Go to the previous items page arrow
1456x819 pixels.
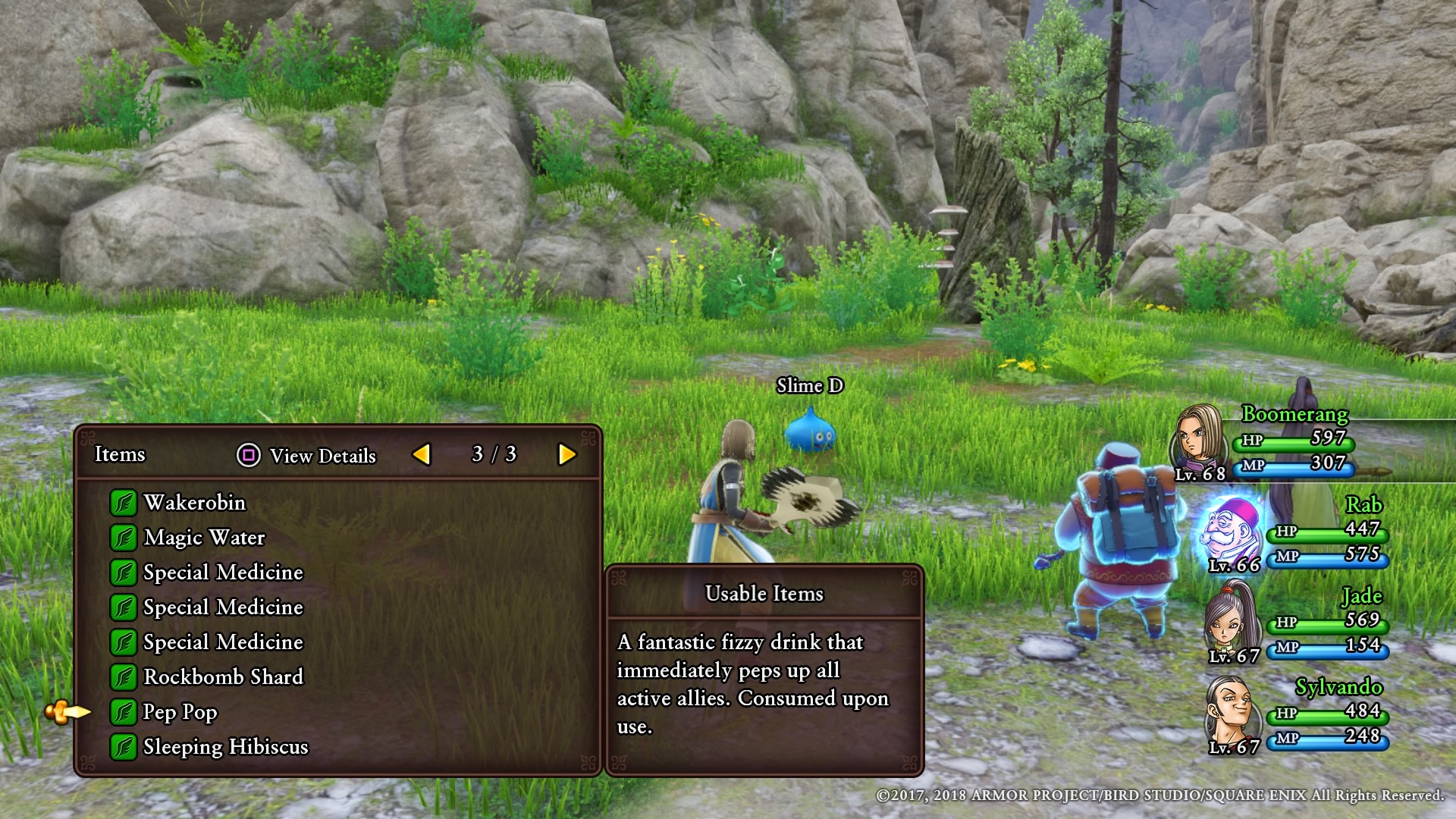(x=421, y=454)
